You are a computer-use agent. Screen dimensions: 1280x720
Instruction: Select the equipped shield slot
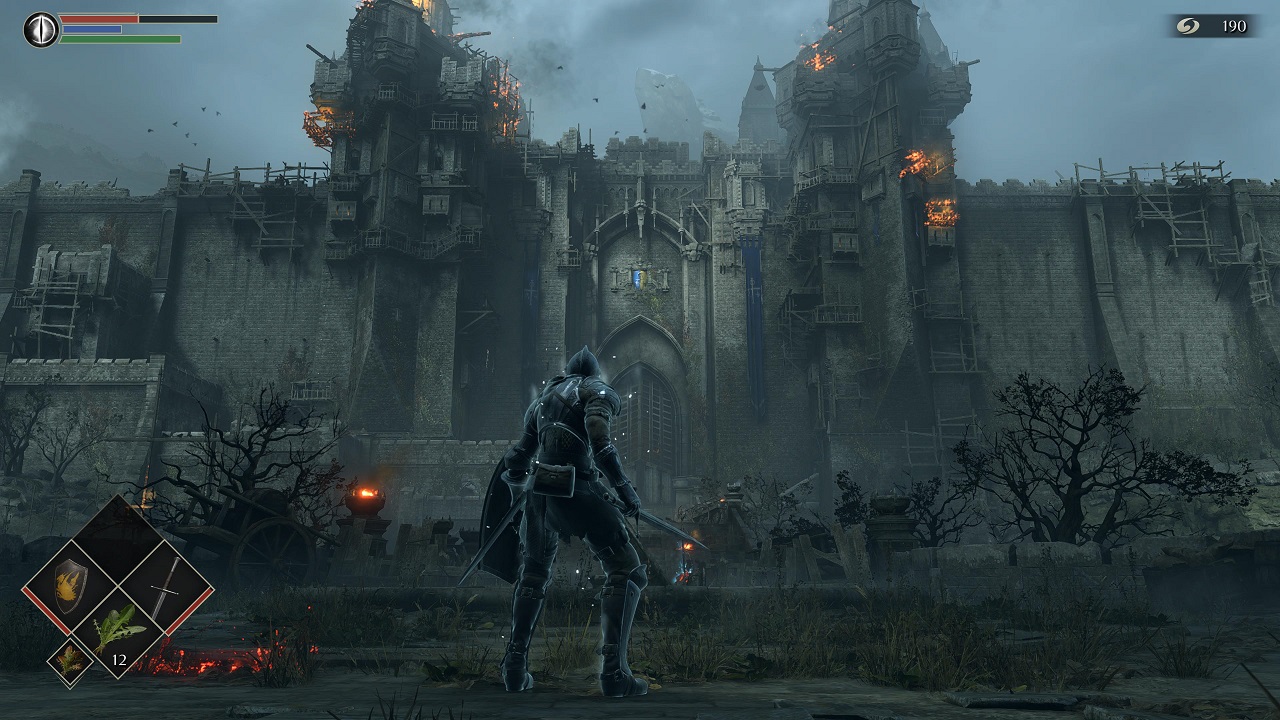coord(70,586)
